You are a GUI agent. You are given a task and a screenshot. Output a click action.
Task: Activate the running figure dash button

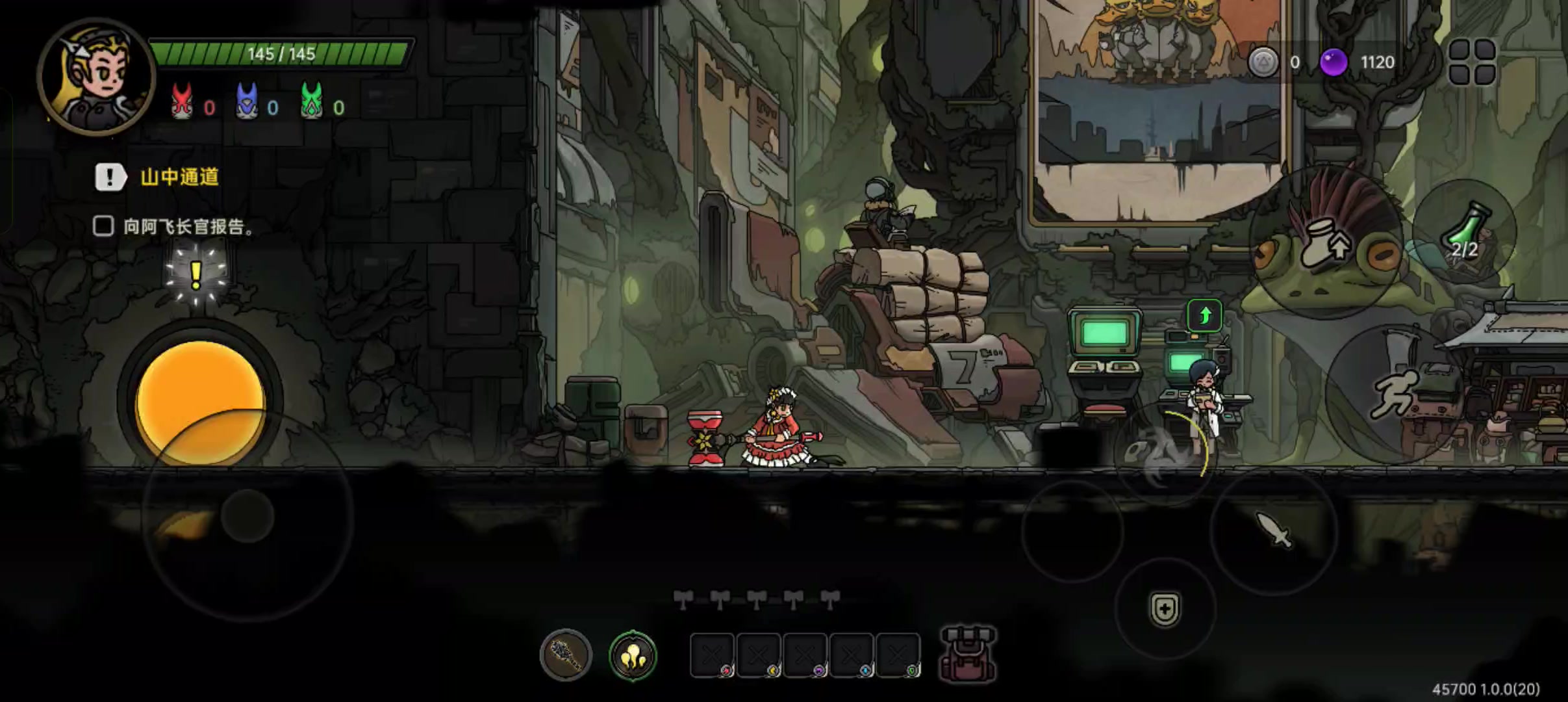(x=1394, y=394)
